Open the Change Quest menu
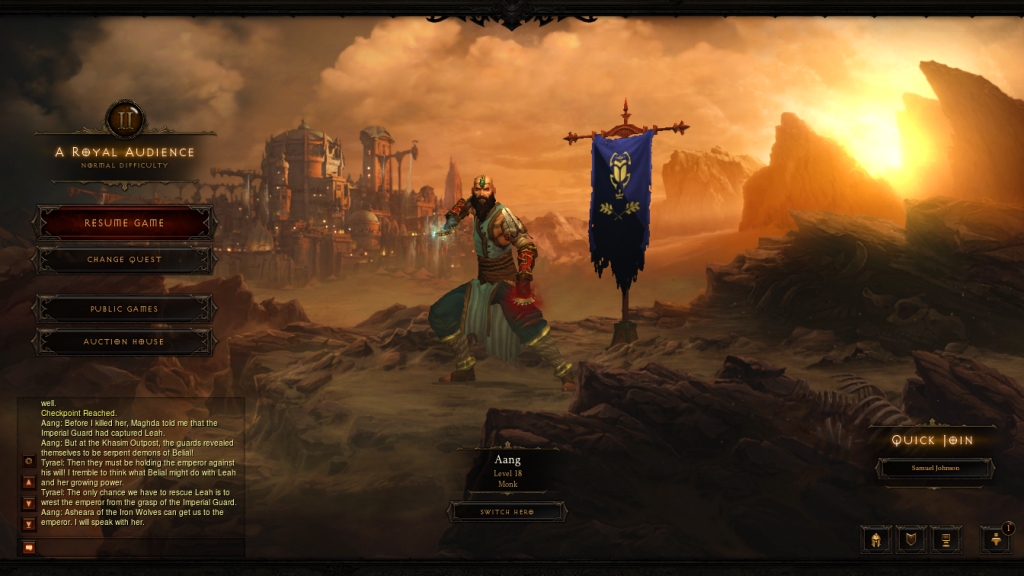Screen dimensions: 1024x576 point(124,260)
